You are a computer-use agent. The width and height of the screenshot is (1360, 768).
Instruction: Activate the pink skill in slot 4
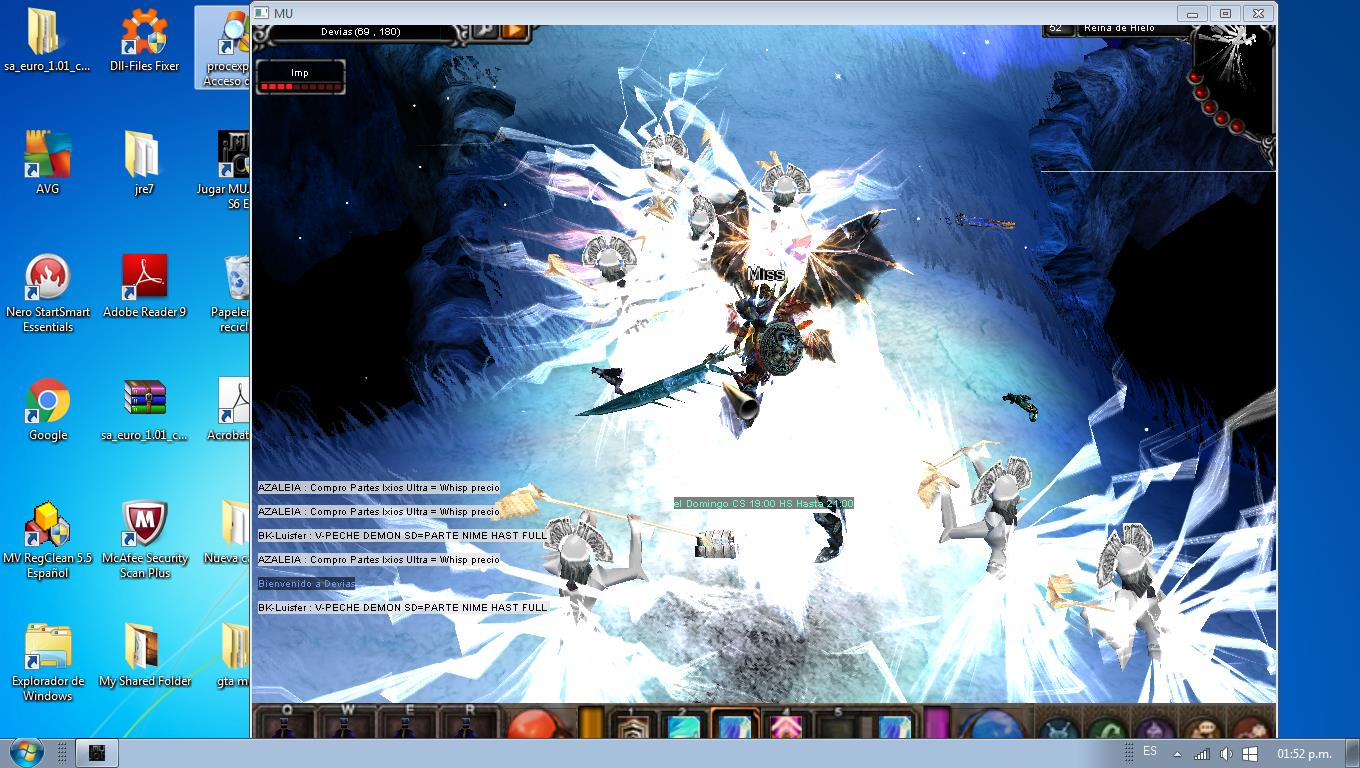(x=786, y=726)
